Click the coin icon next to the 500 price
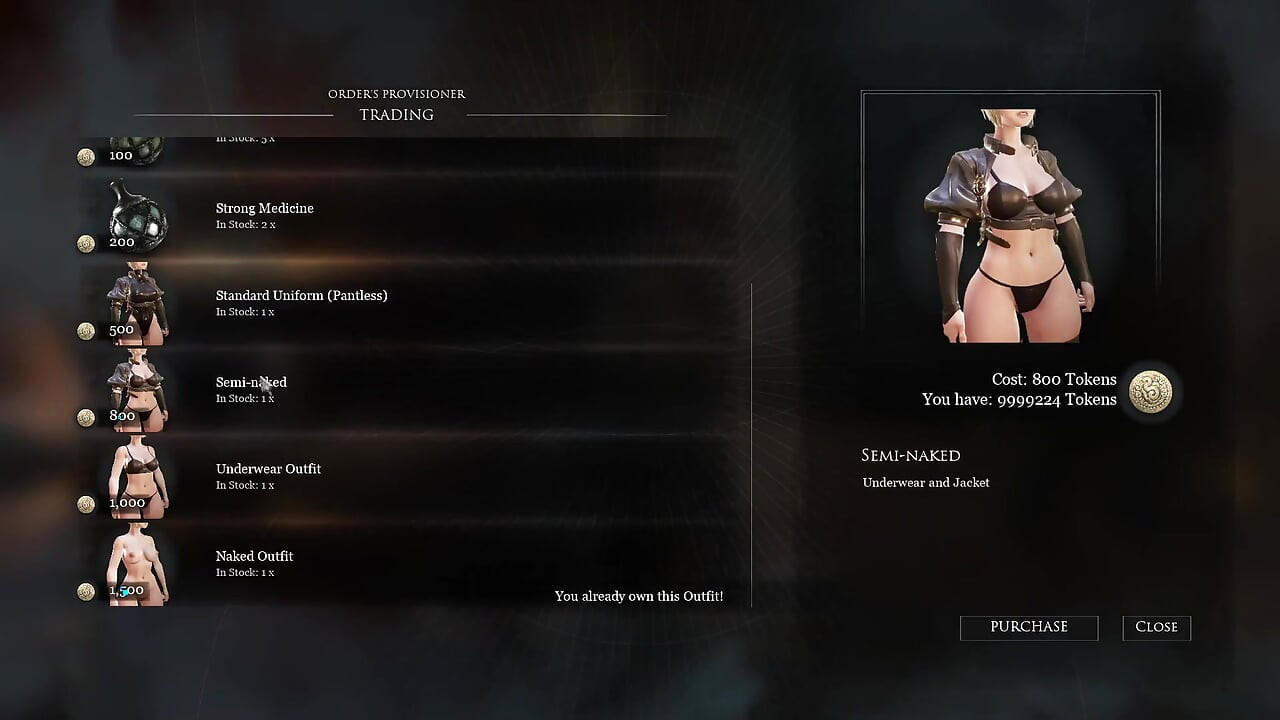The width and height of the screenshot is (1280, 720). click(x=86, y=331)
